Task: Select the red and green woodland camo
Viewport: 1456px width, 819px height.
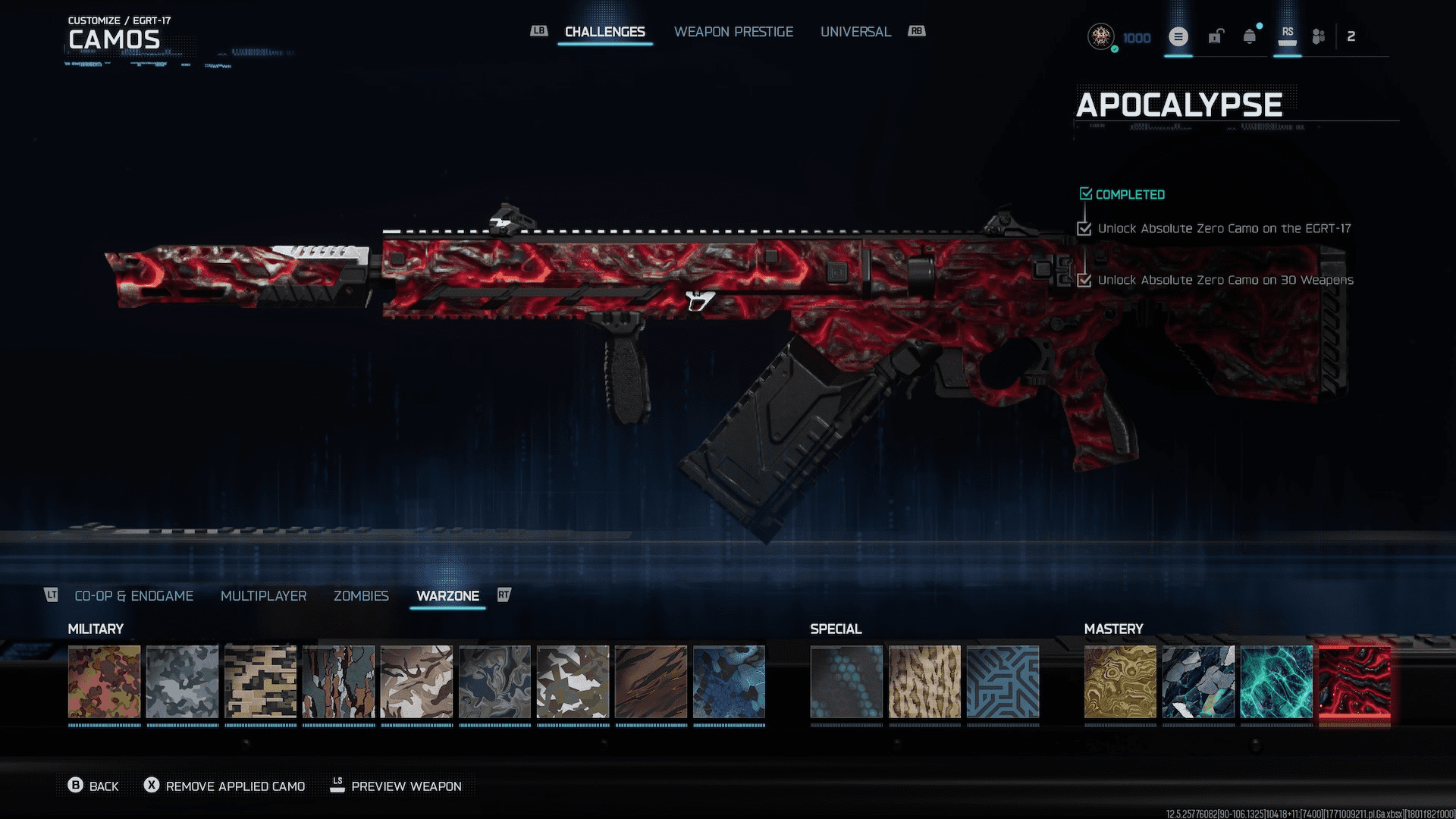Action: tap(105, 682)
